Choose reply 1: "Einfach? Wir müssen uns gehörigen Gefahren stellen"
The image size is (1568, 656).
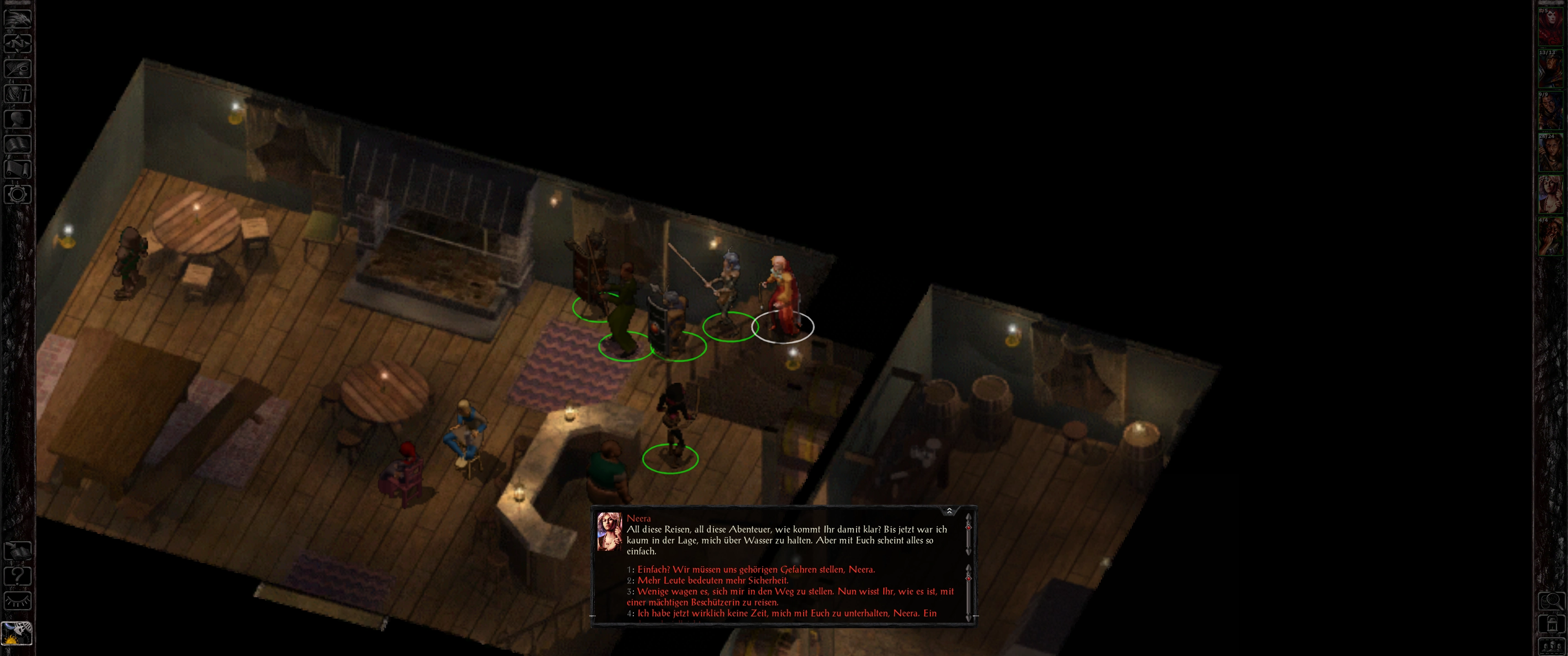pos(755,569)
